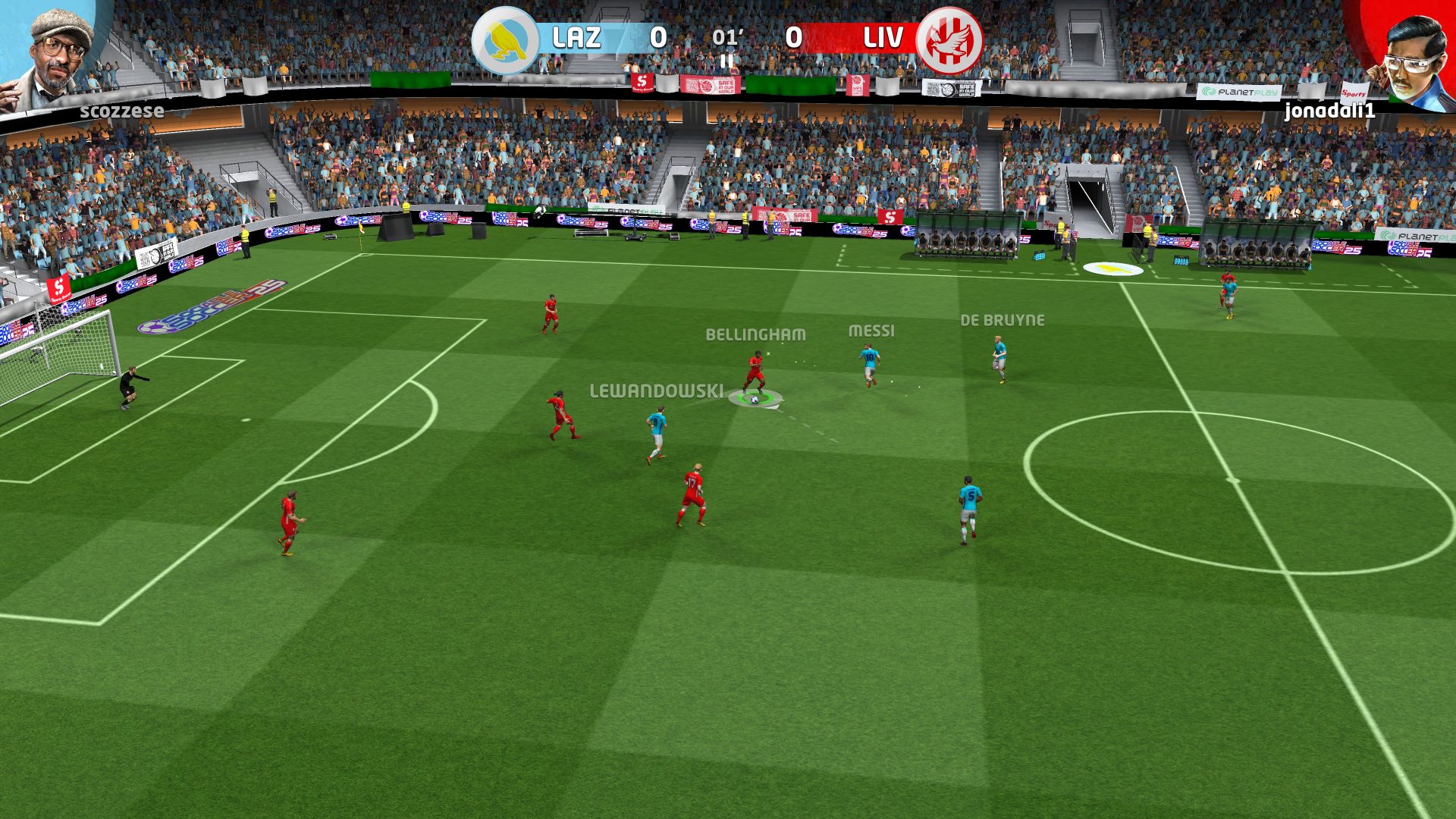
Task: Click the LIV team name panel
Action: (878, 36)
